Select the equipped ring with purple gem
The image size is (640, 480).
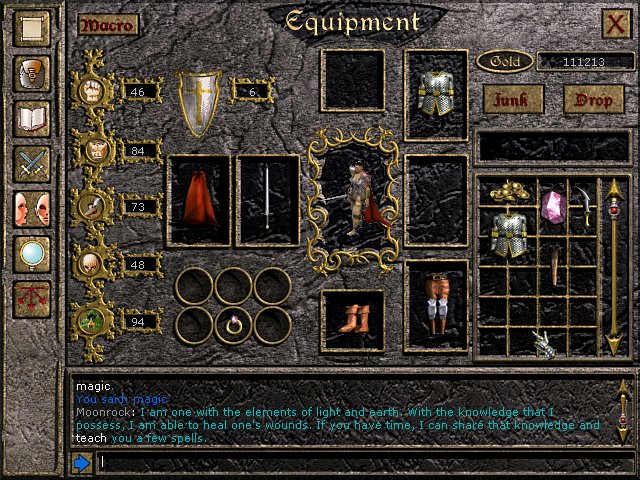[235, 323]
